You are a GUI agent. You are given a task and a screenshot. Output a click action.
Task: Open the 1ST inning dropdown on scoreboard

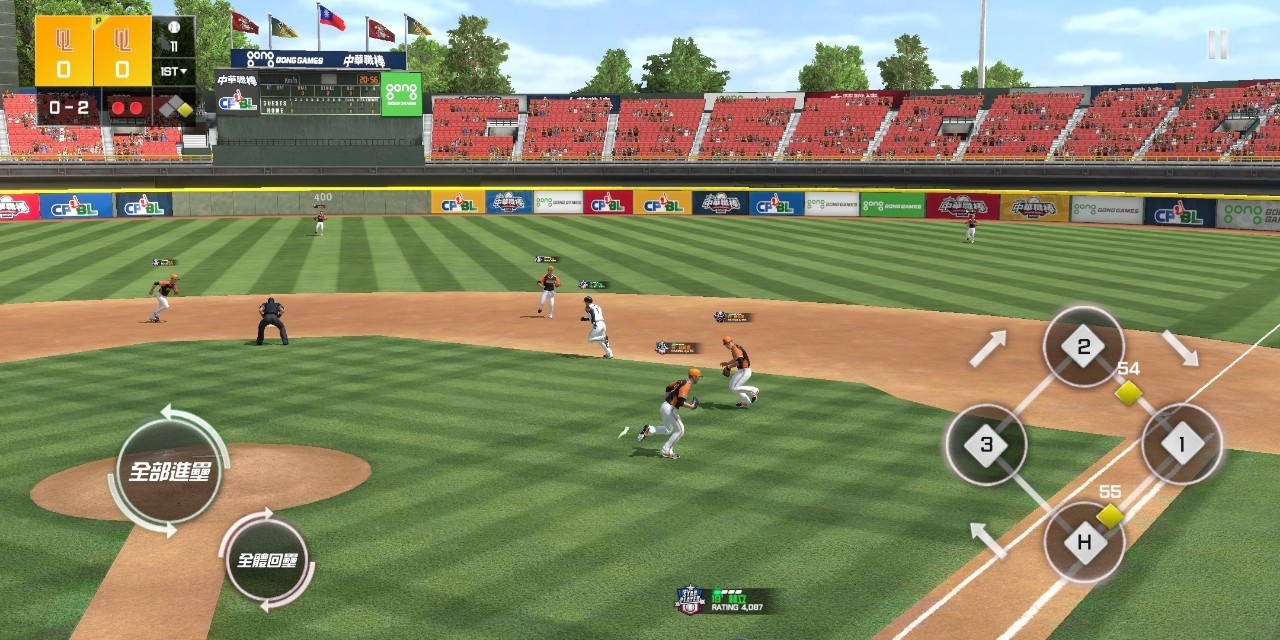(174, 72)
